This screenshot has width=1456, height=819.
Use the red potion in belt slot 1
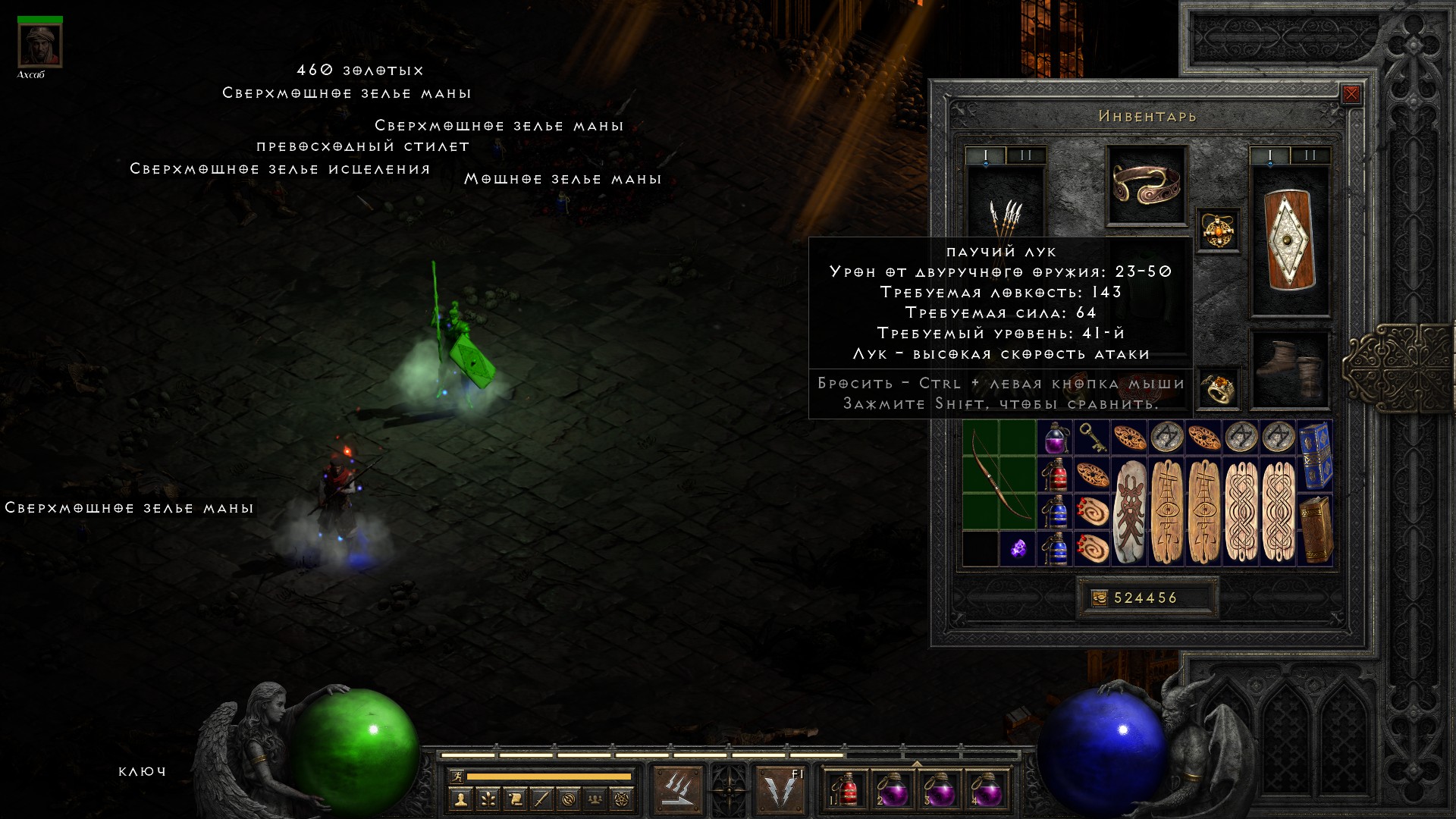pyautogui.click(x=847, y=791)
